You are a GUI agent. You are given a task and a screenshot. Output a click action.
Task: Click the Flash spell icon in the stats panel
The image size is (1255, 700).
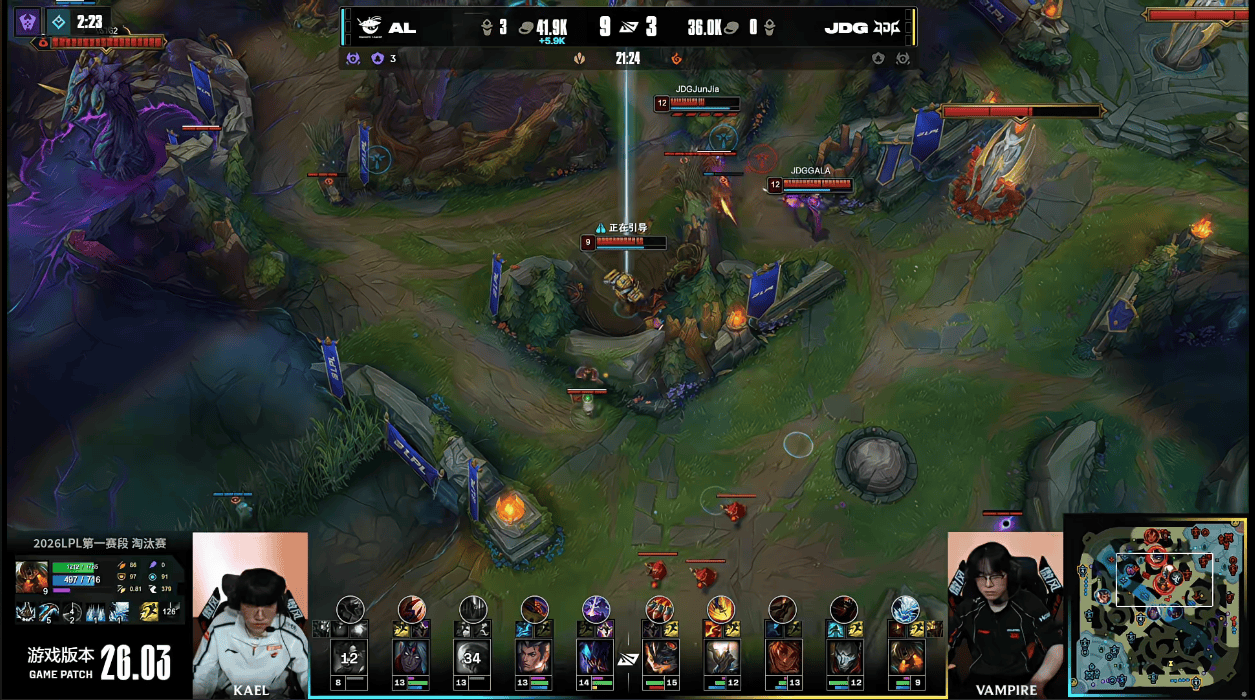pyautogui.click(x=149, y=611)
